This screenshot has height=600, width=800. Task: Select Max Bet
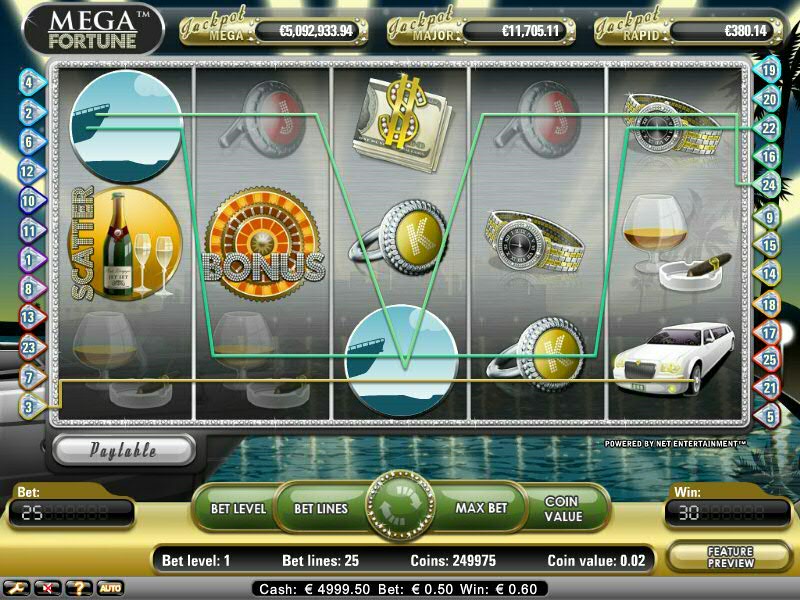coord(481,508)
